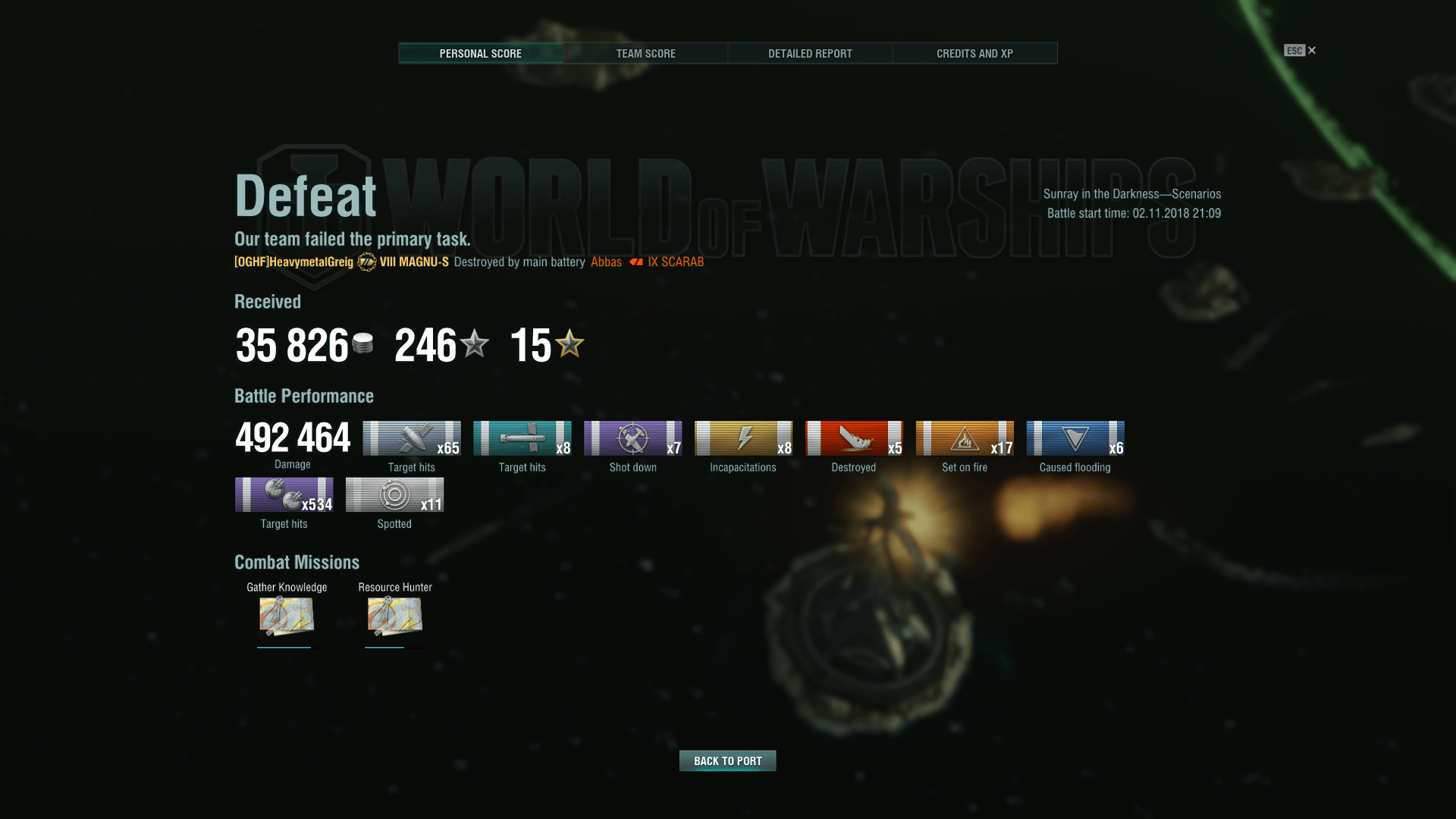Select the Personal Score tab
Viewport: 1456px width, 819px height.
click(481, 53)
